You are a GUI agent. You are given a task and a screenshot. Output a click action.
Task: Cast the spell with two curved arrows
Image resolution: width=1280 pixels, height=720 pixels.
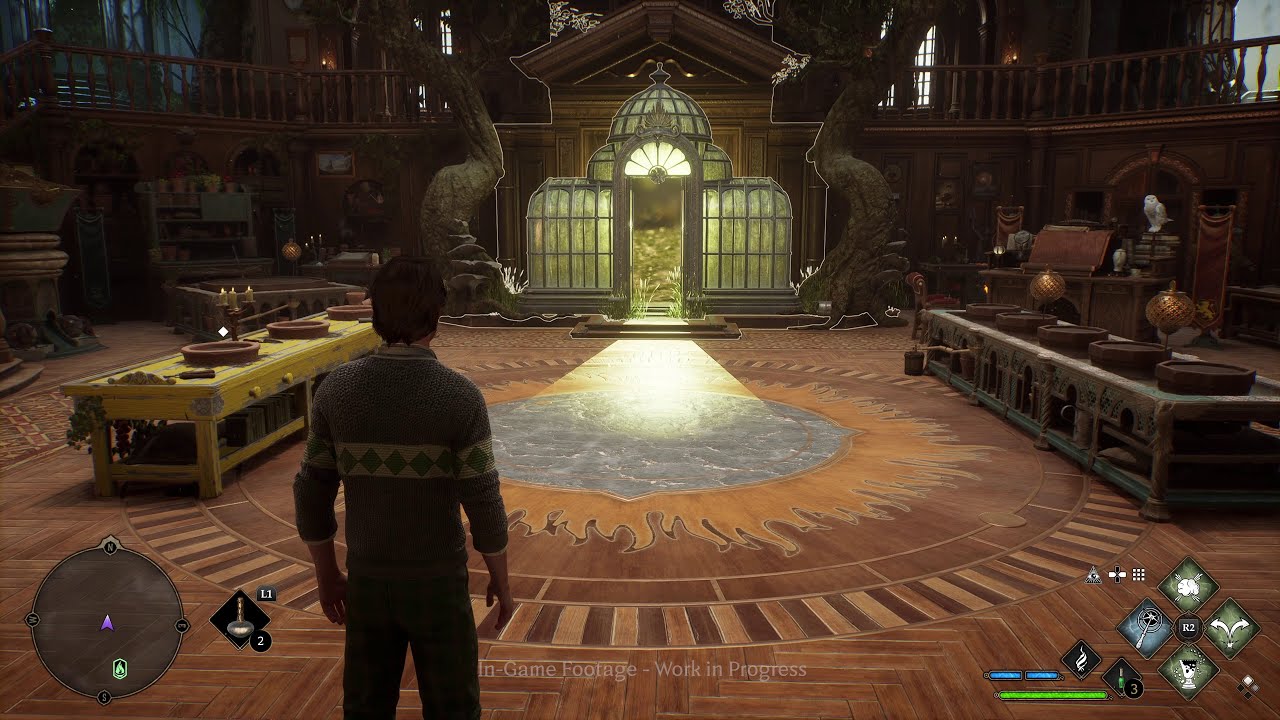coord(1232,628)
